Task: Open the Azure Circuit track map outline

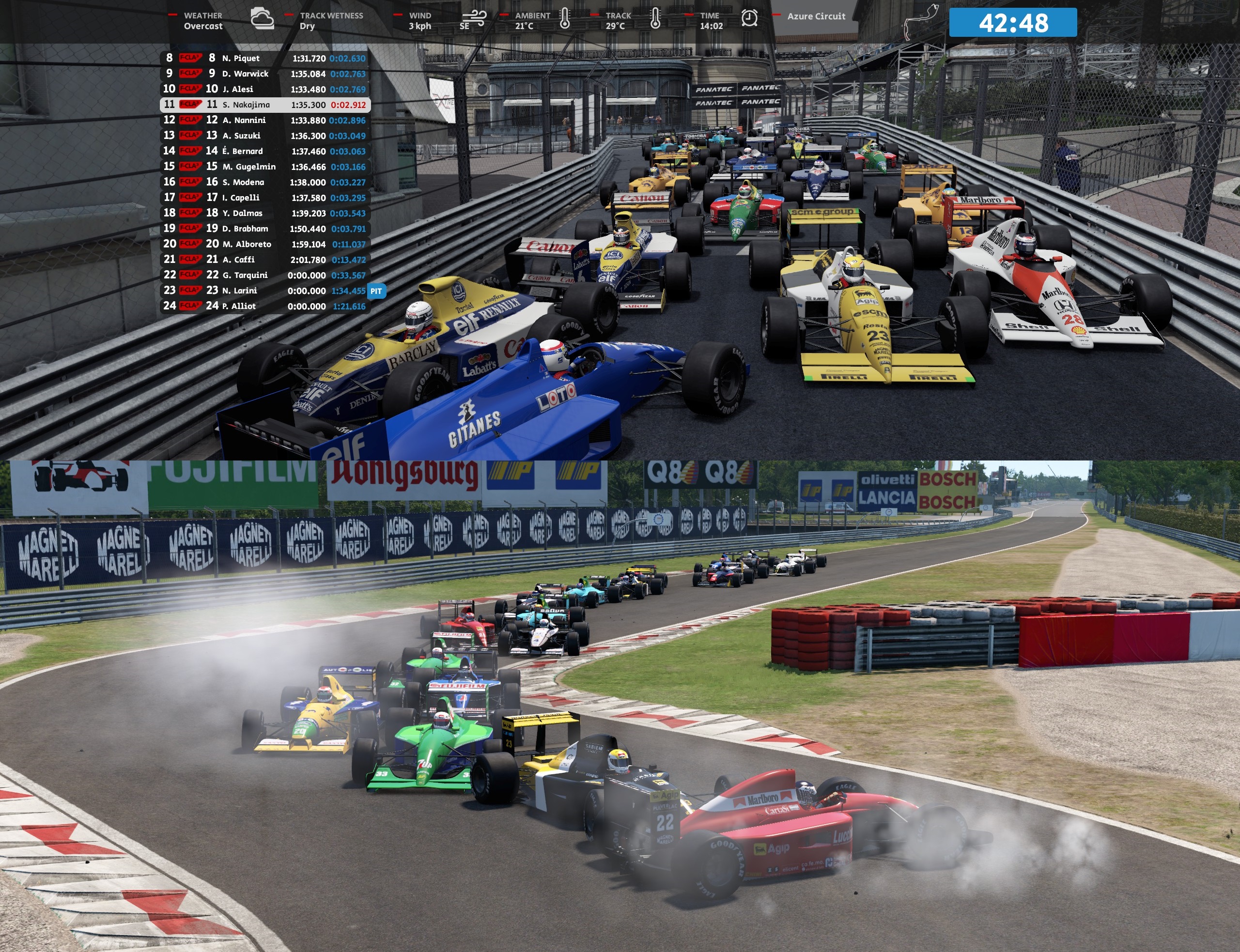Action: point(920,21)
